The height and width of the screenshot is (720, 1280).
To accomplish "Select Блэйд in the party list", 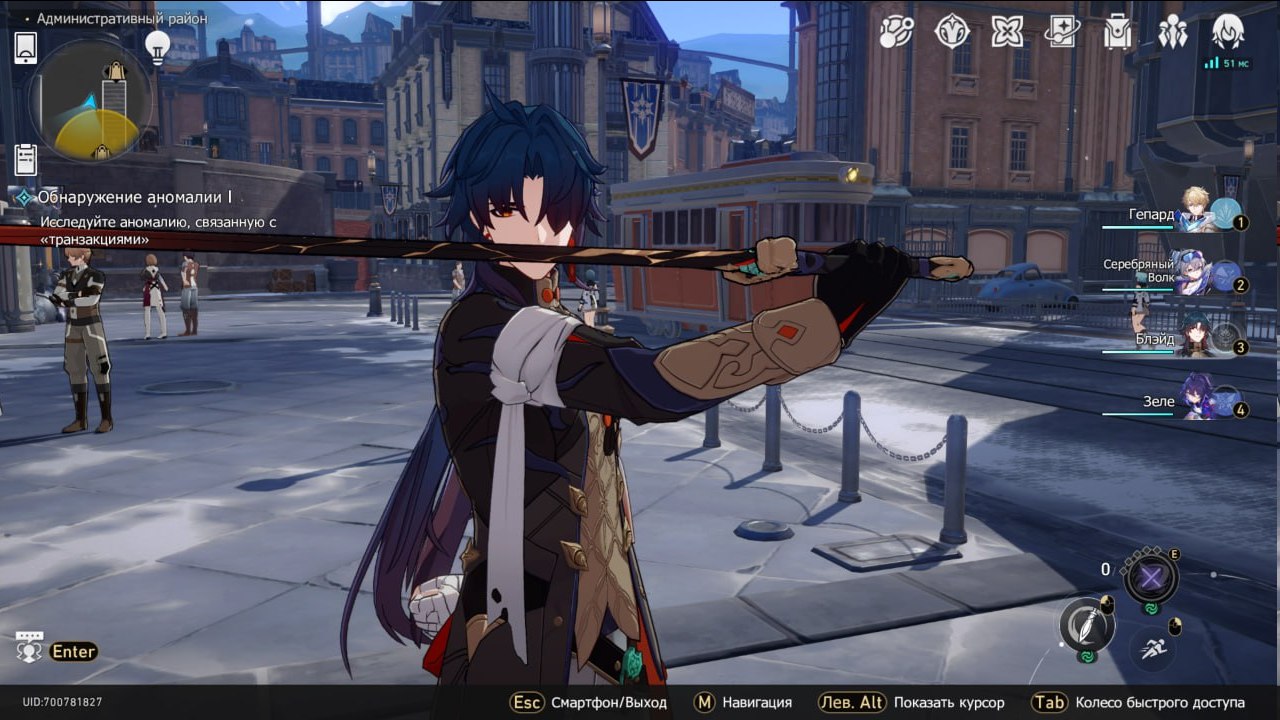I will 1196,336.
